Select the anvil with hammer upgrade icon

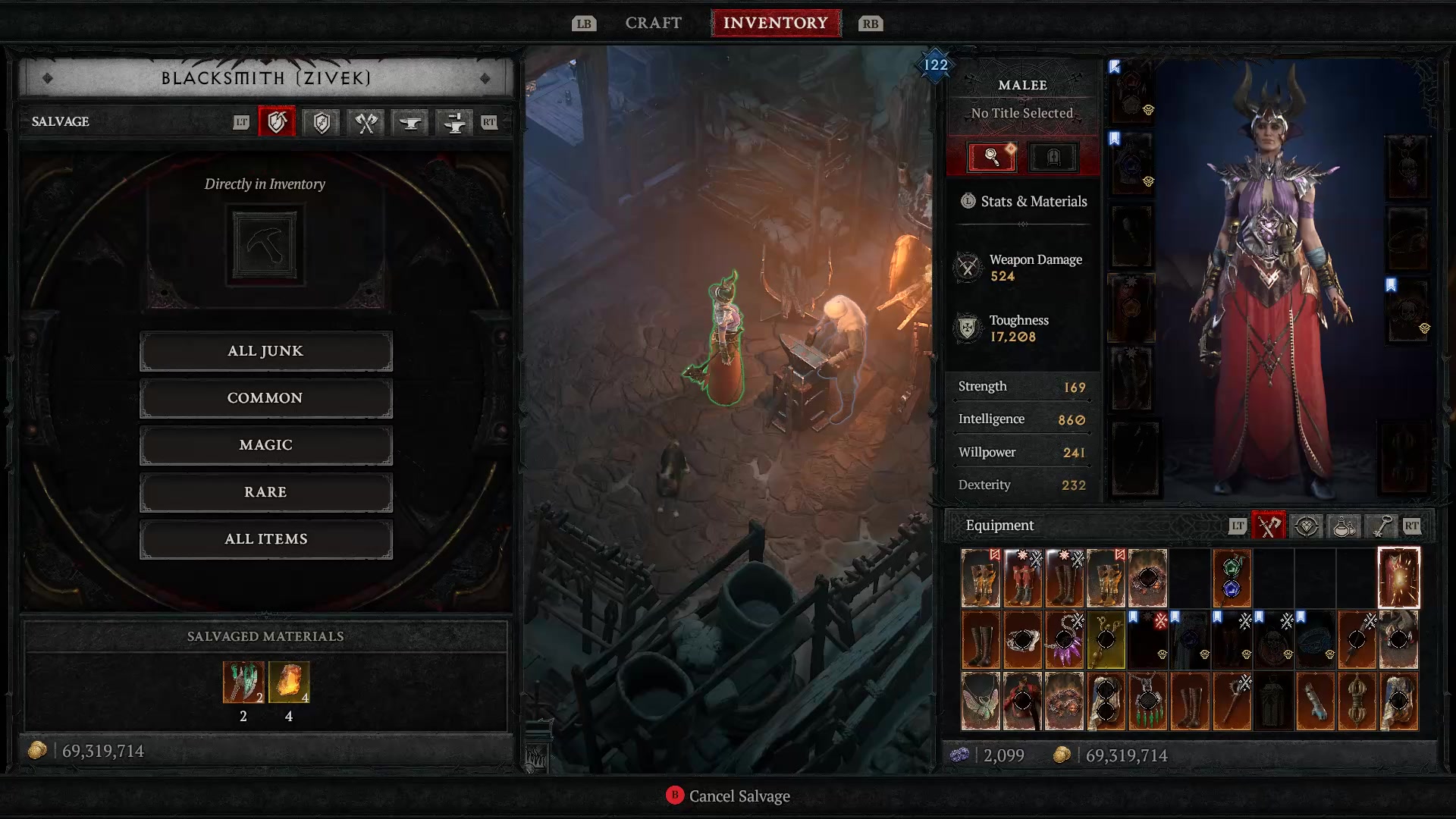point(453,122)
